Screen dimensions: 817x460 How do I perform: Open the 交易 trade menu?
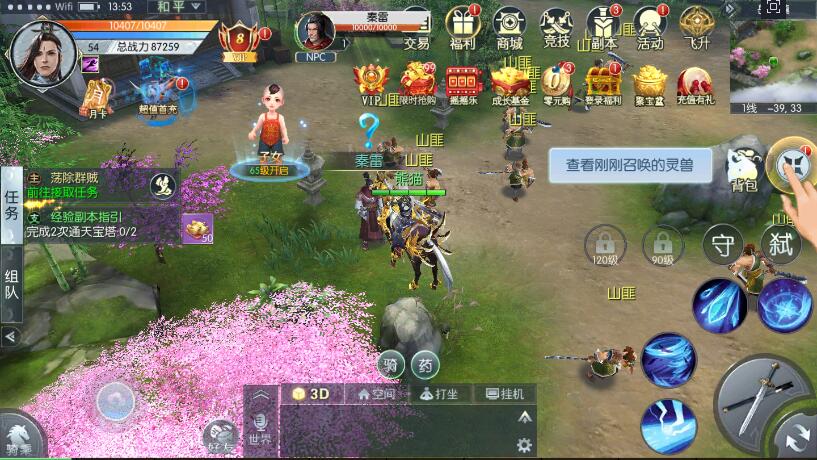417,27
